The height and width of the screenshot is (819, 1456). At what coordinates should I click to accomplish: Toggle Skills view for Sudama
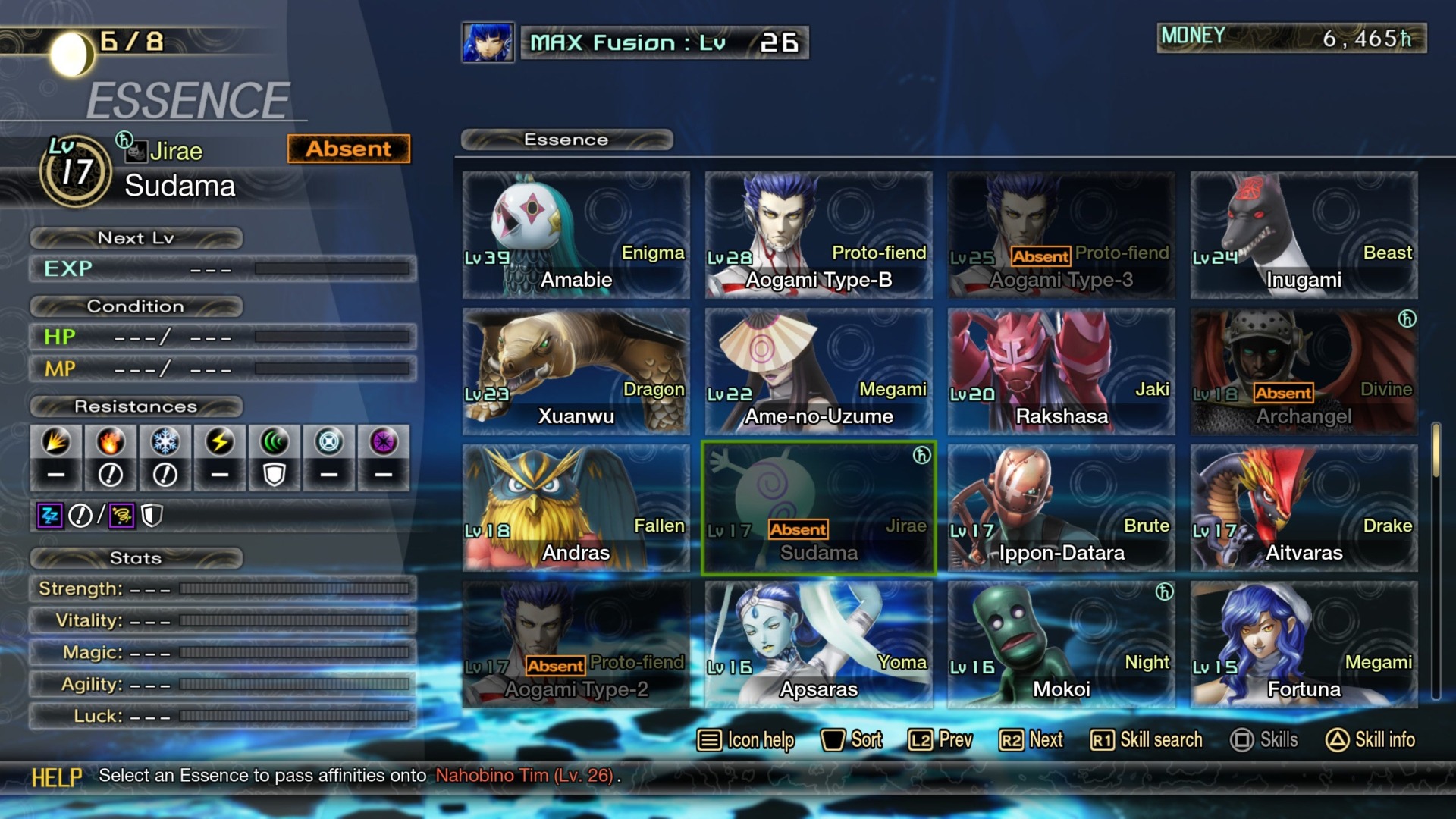1264,740
